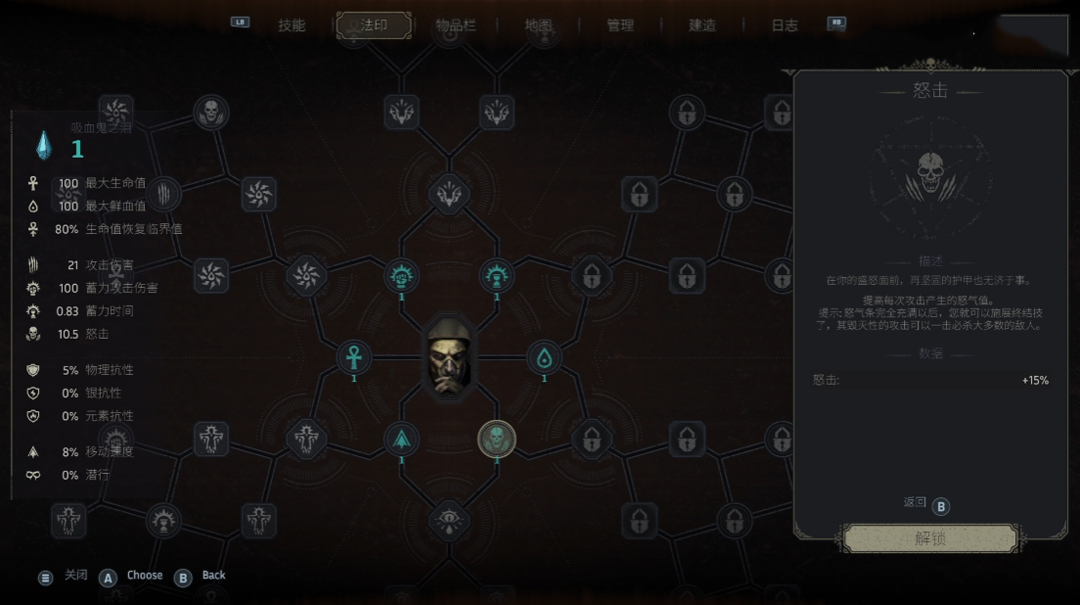The height and width of the screenshot is (605, 1080).
Task: Switch to the 技能 tab
Action: (291, 26)
